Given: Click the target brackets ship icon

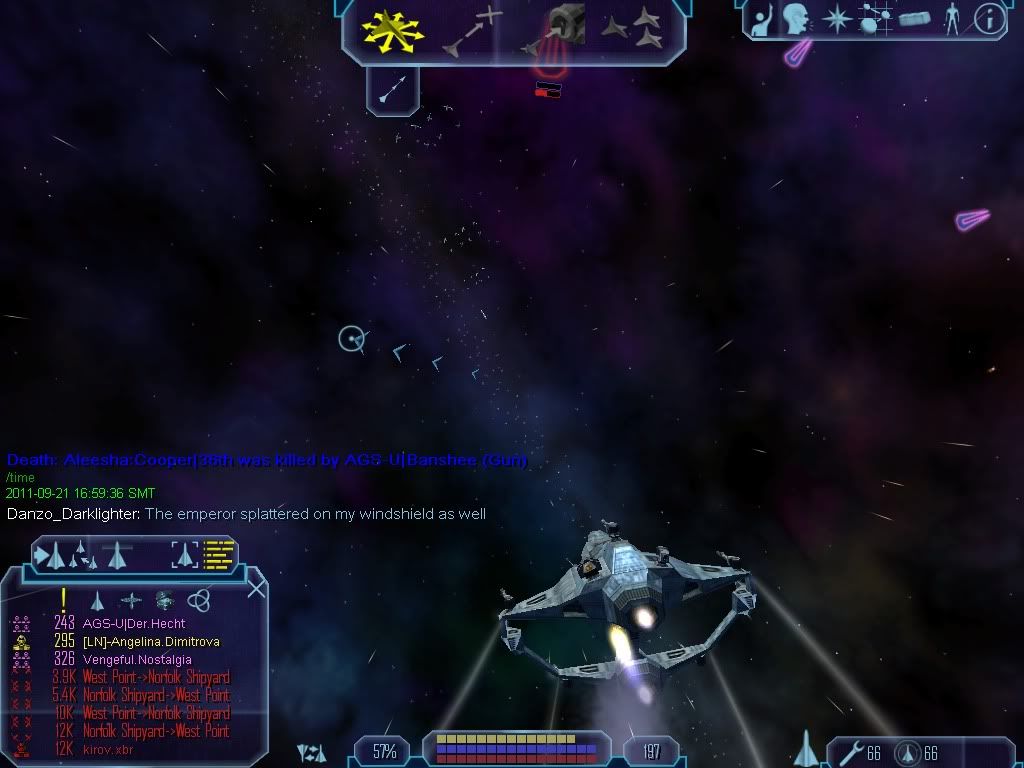Looking at the screenshot, I should tap(185, 553).
